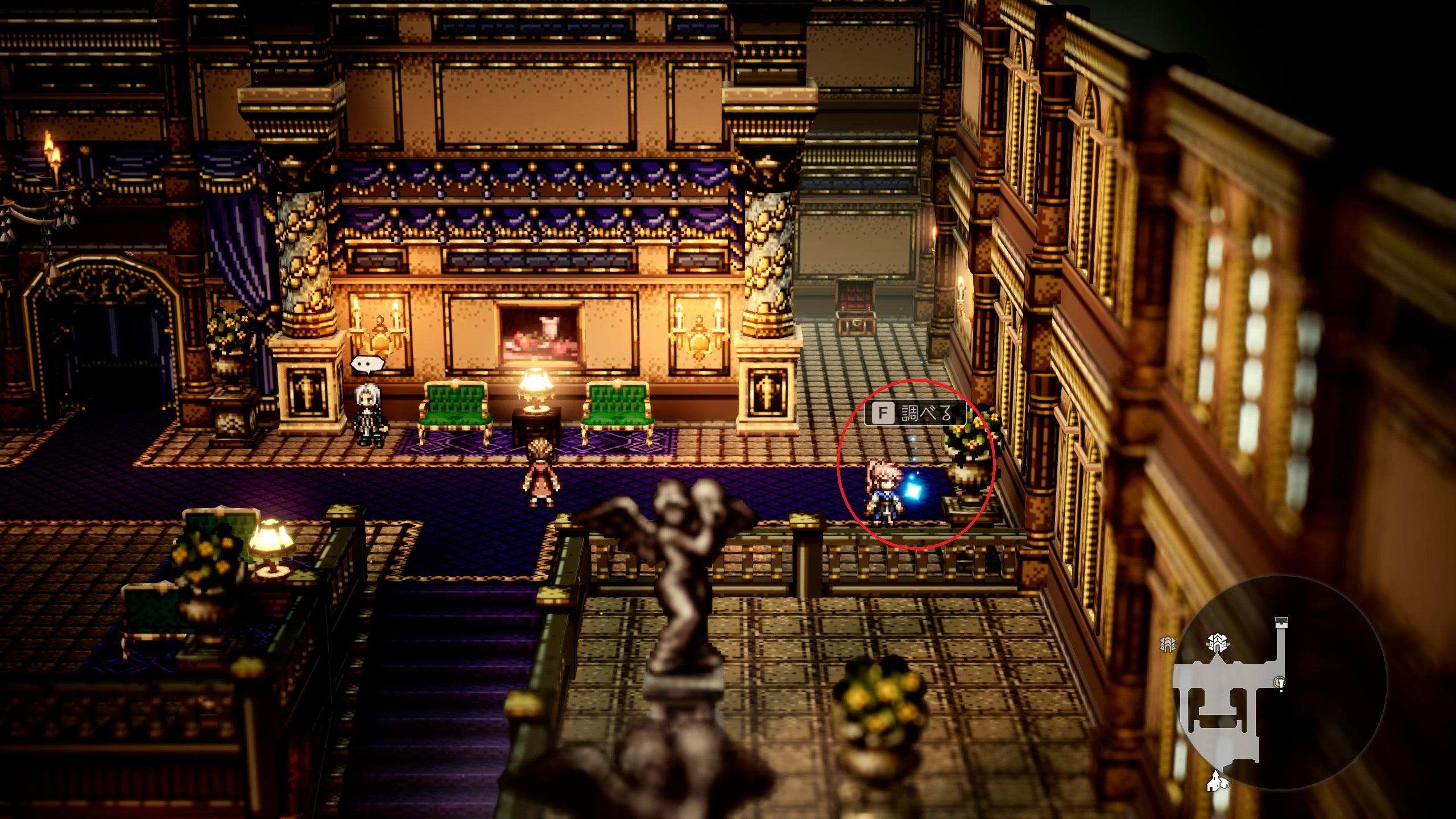Screen dimensions: 1456x819
Task: Open the circular minimap
Action: [x=1280, y=682]
